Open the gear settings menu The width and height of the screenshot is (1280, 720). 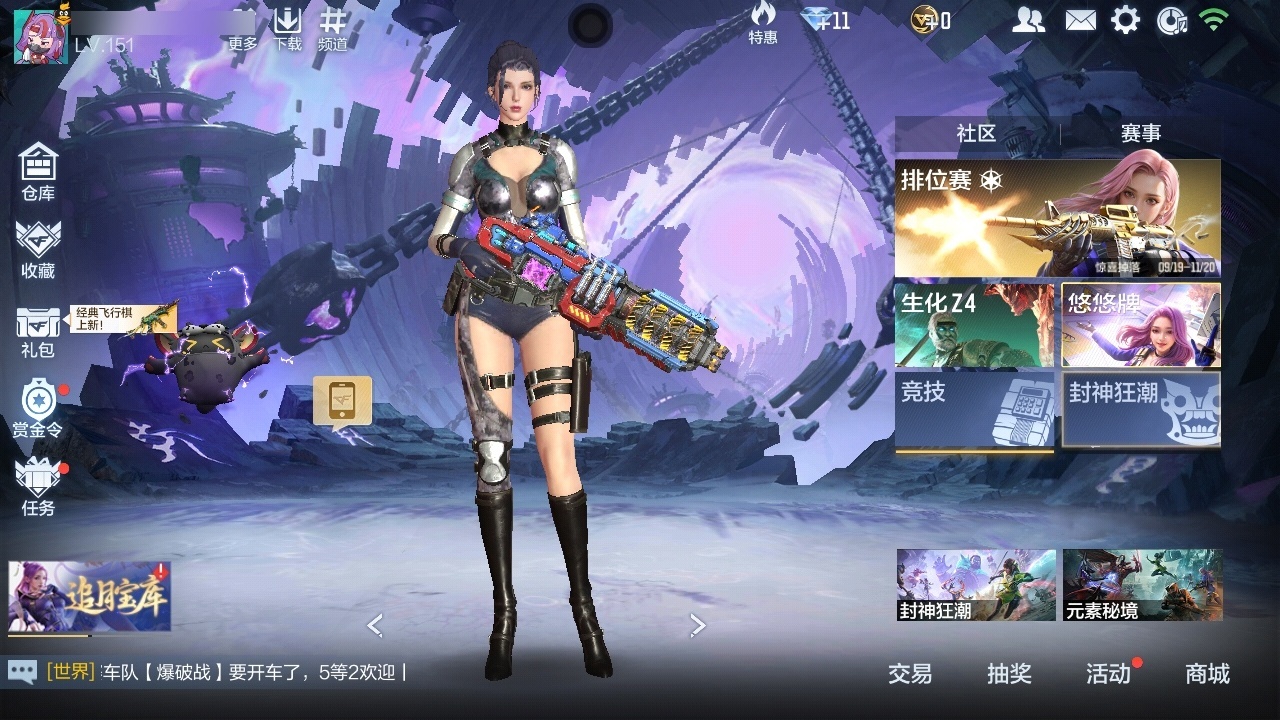[x=1126, y=20]
